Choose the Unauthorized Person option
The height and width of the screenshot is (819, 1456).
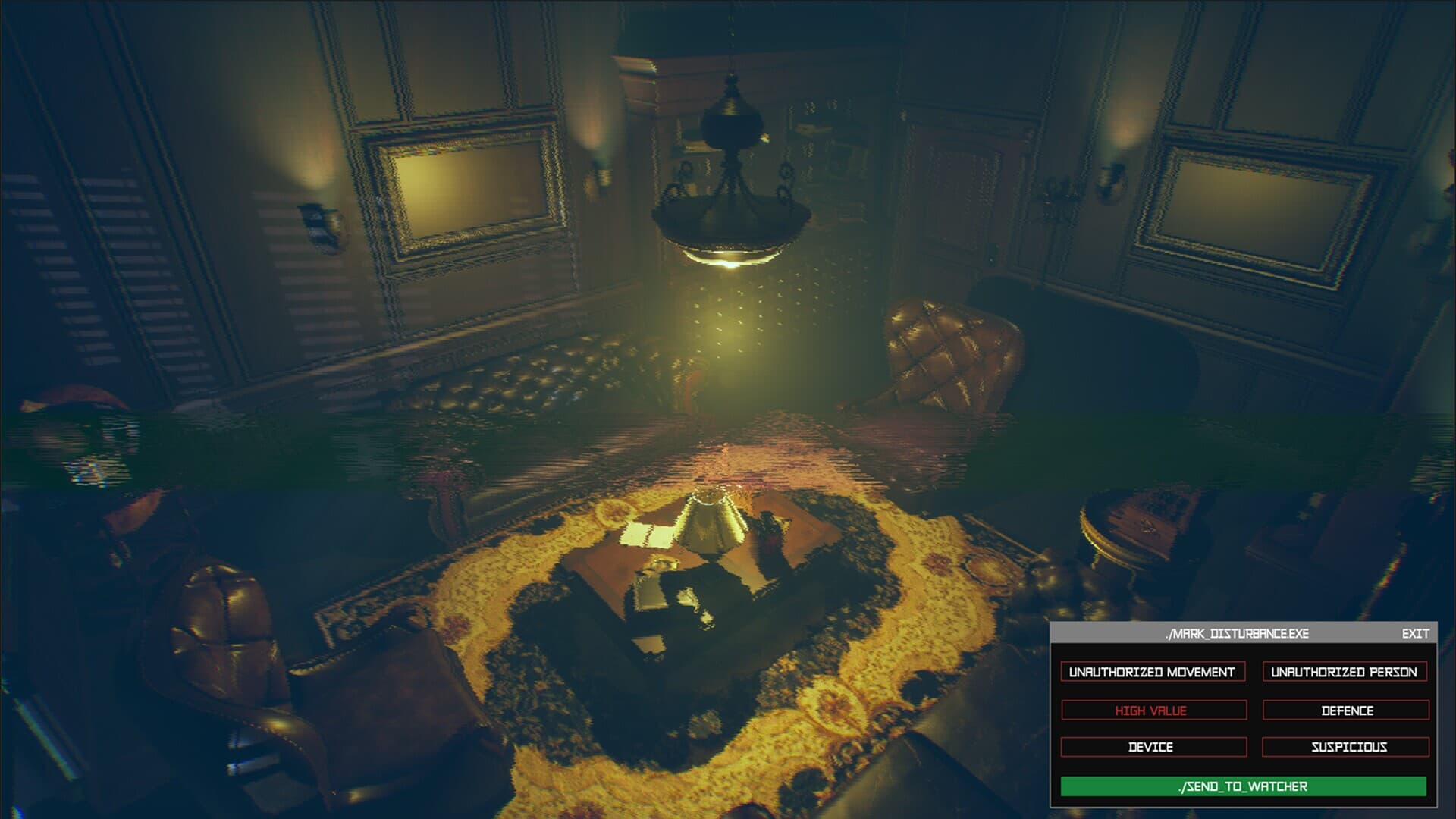1345,672
